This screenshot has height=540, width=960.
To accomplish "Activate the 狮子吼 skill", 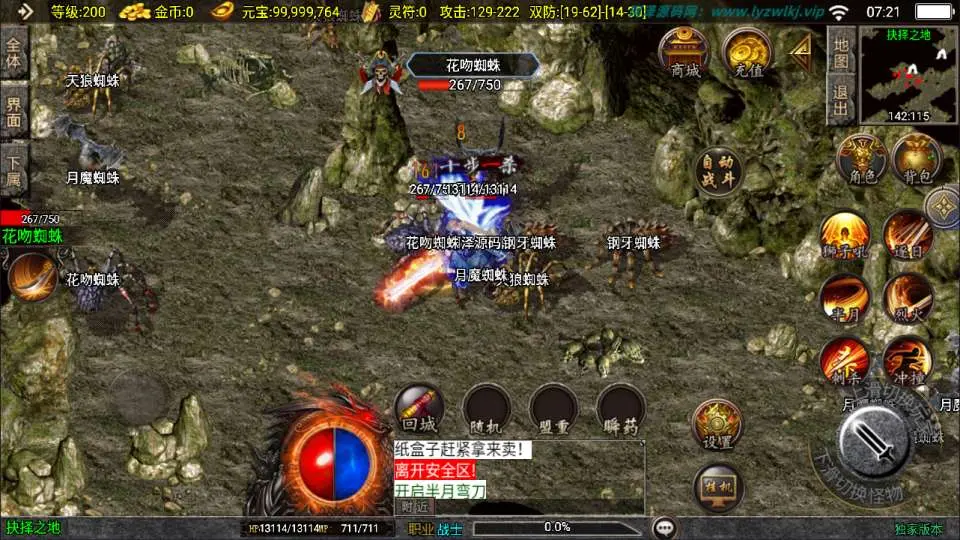I will pyautogui.click(x=844, y=236).
